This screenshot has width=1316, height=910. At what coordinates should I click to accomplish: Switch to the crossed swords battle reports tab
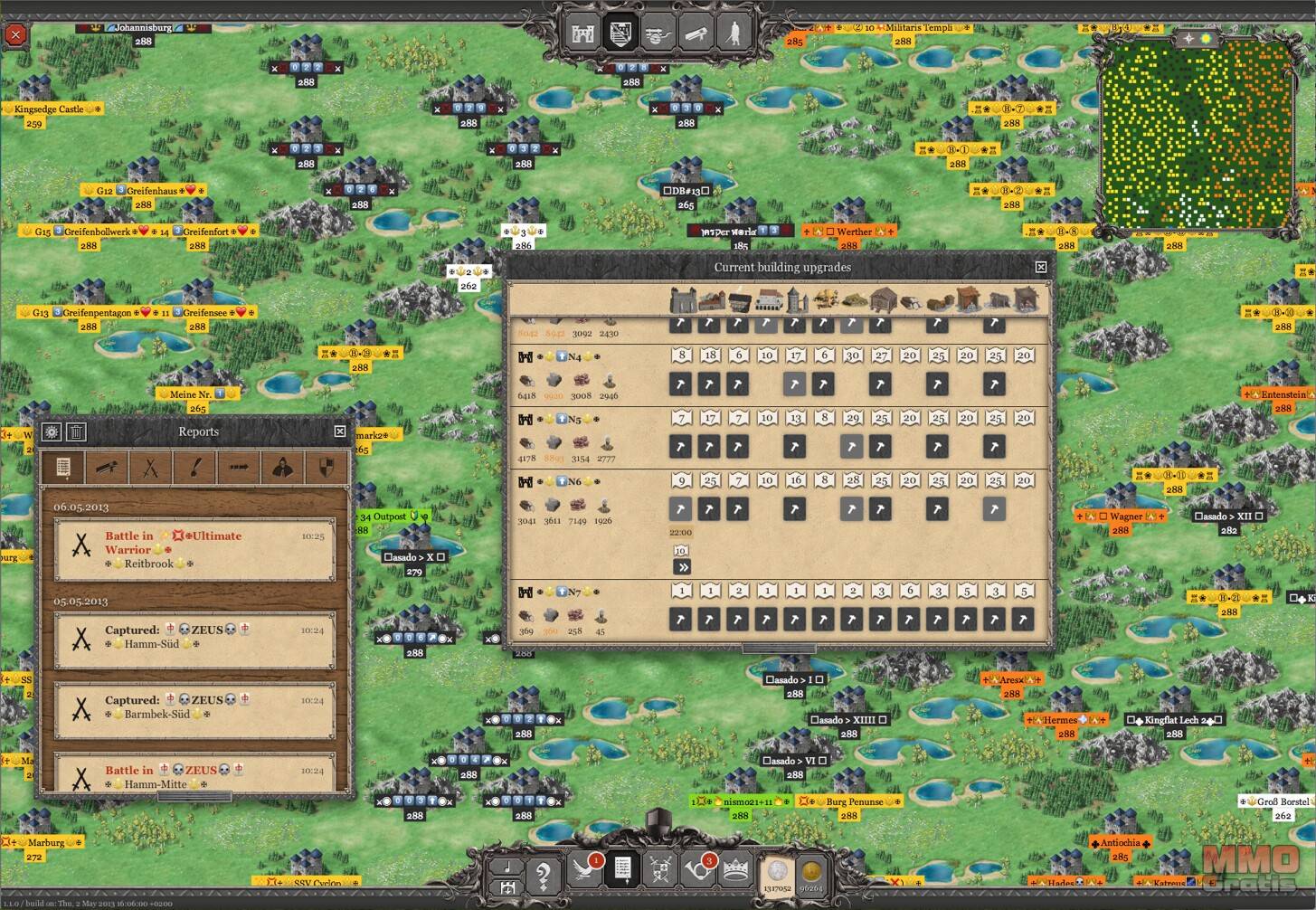point(150,468)
